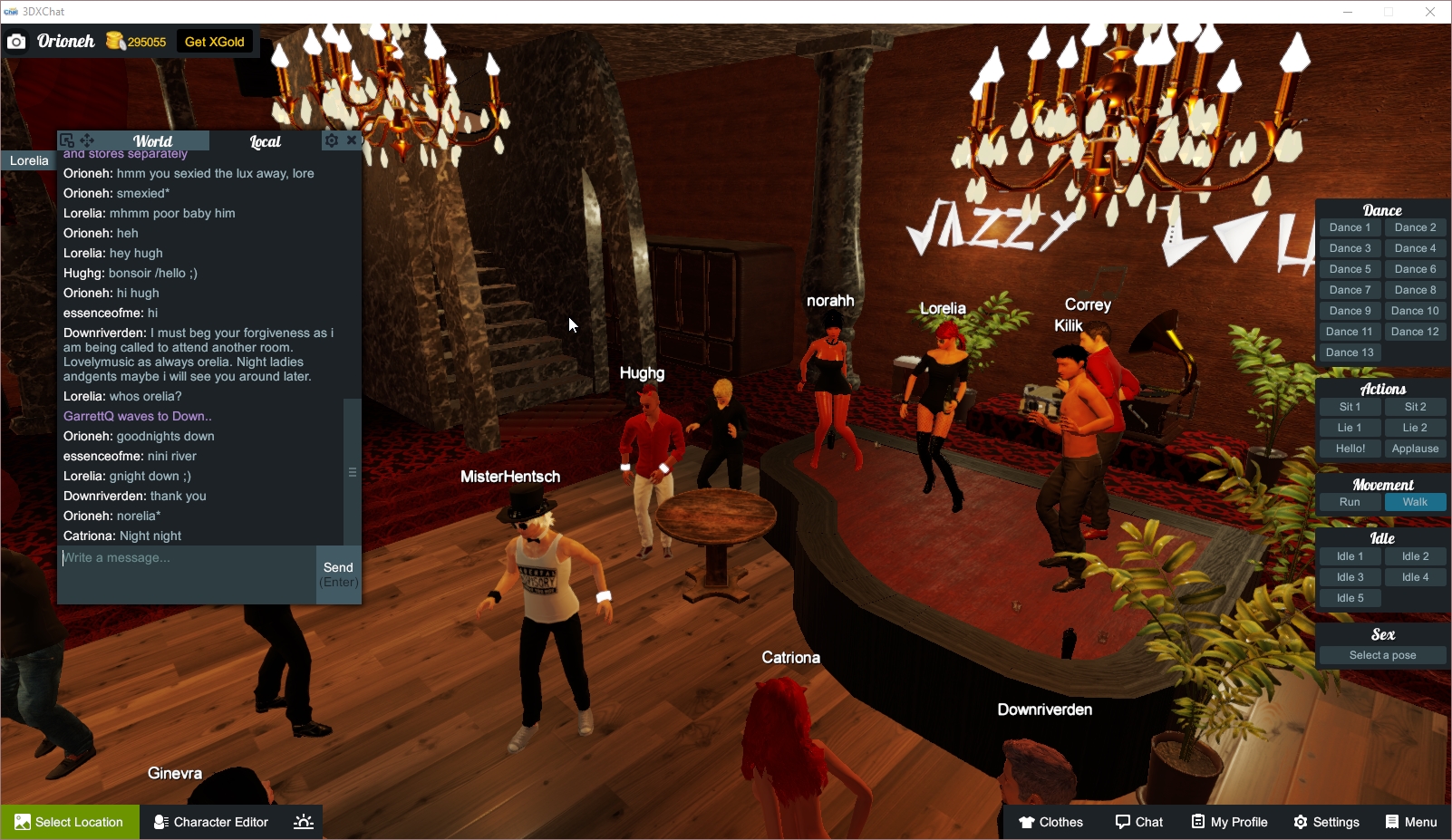This screenshot has width=1452, height=840.
Task: Open the Settings gear in the bottom bar
Action: (x=1327, y=822)
